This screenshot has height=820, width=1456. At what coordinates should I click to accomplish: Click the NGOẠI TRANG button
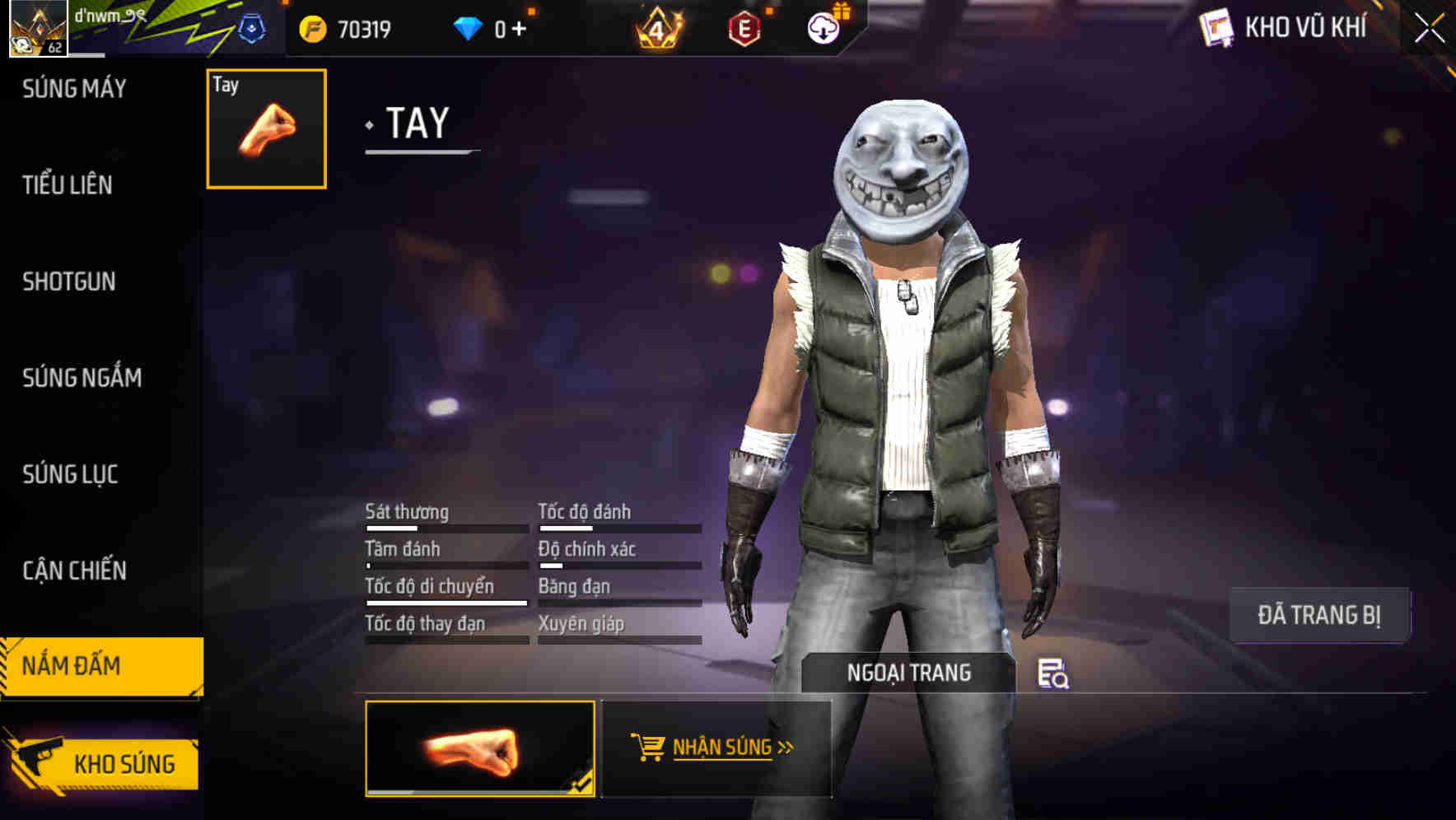(908, 673)
